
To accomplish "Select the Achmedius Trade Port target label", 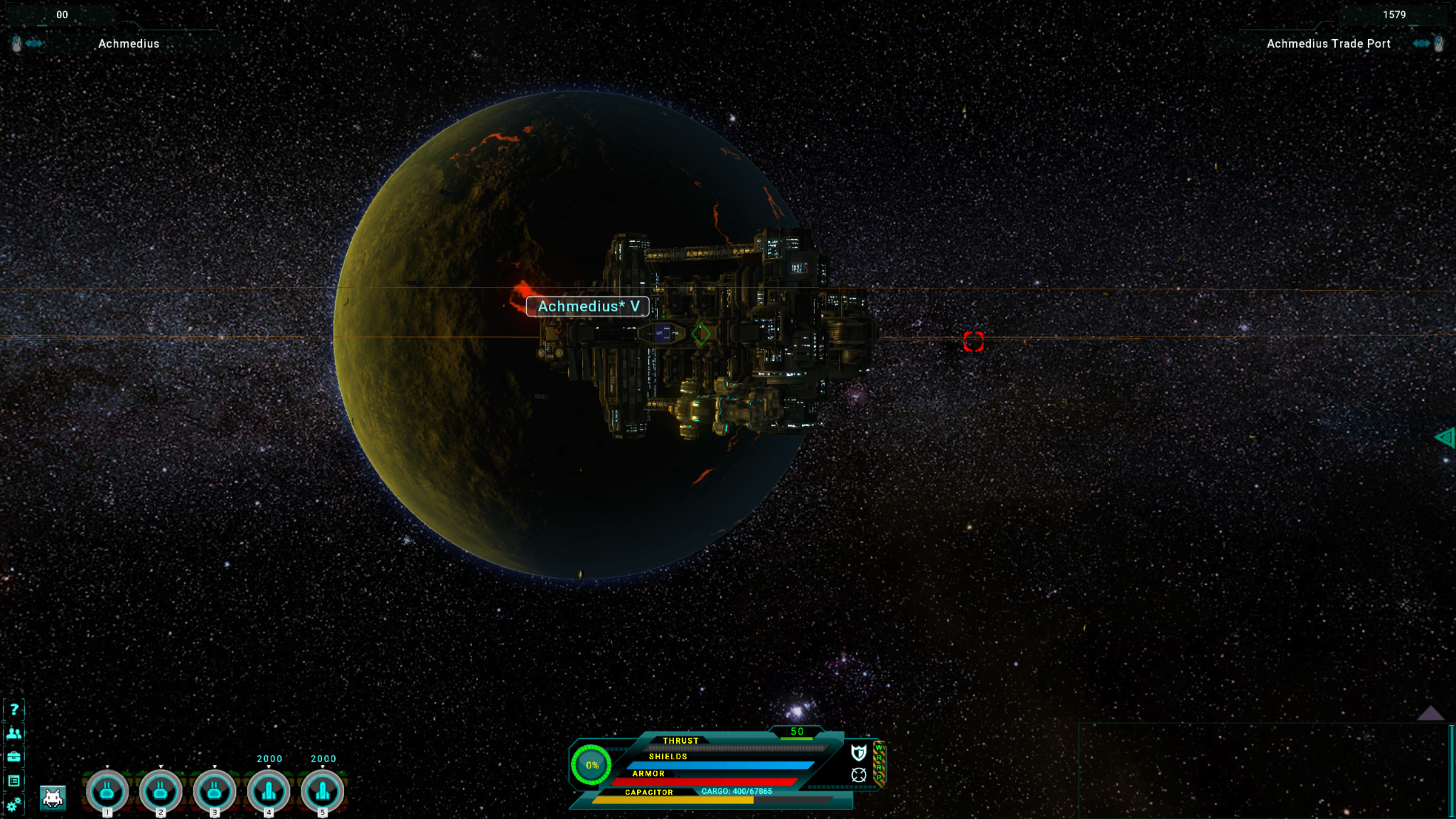I will tap(1328, 44).
